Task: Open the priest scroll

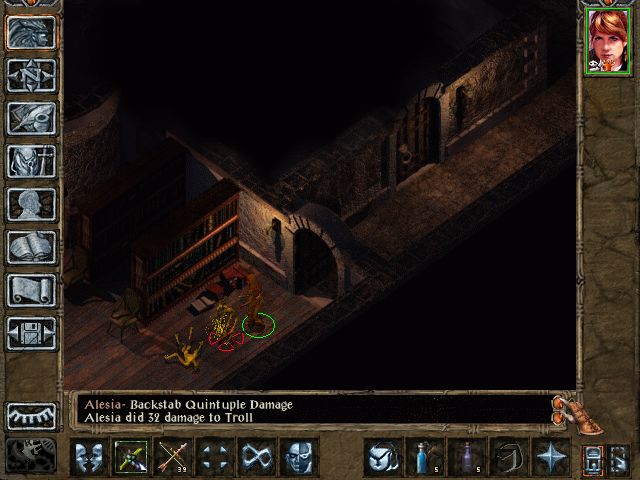Action: coord(31,290)
